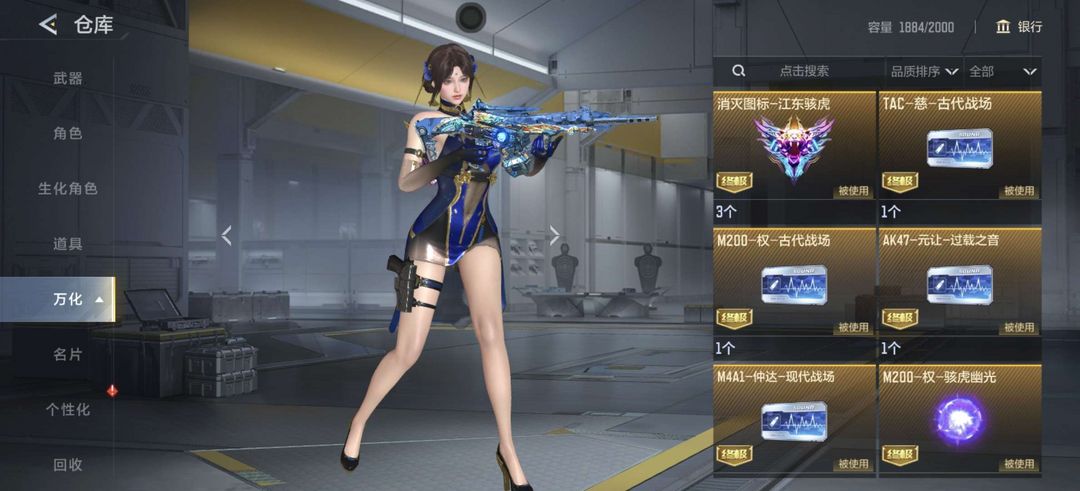
Task: Switch to the 个性化 category tab
Action: [x=68, y=409]
